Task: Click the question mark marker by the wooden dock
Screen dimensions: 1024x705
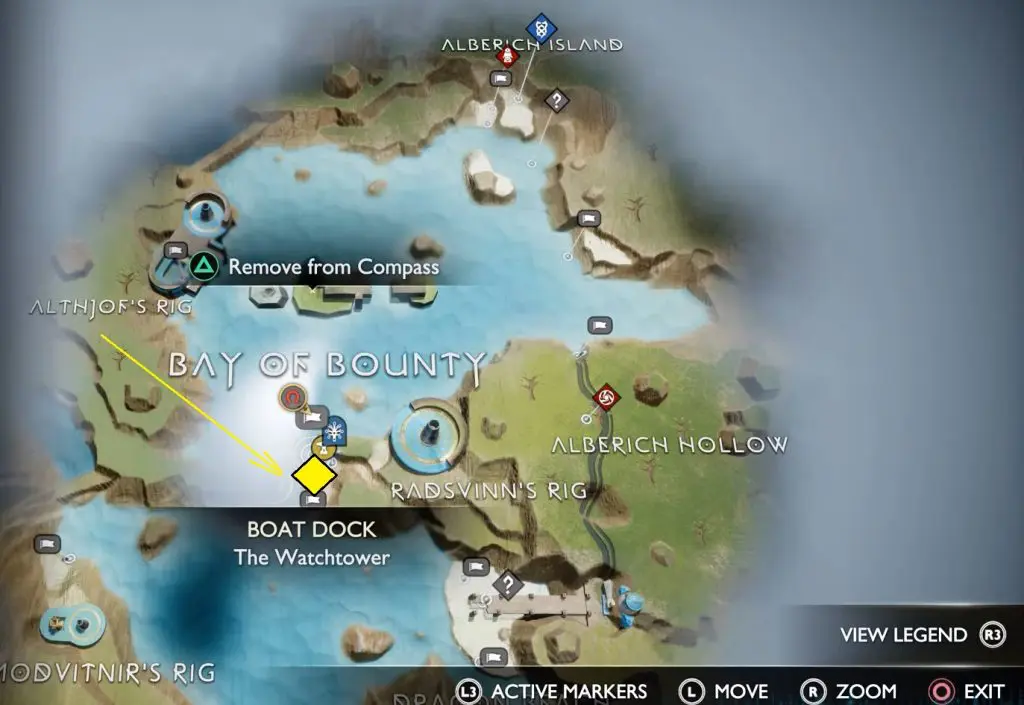Action: [508, 583]
